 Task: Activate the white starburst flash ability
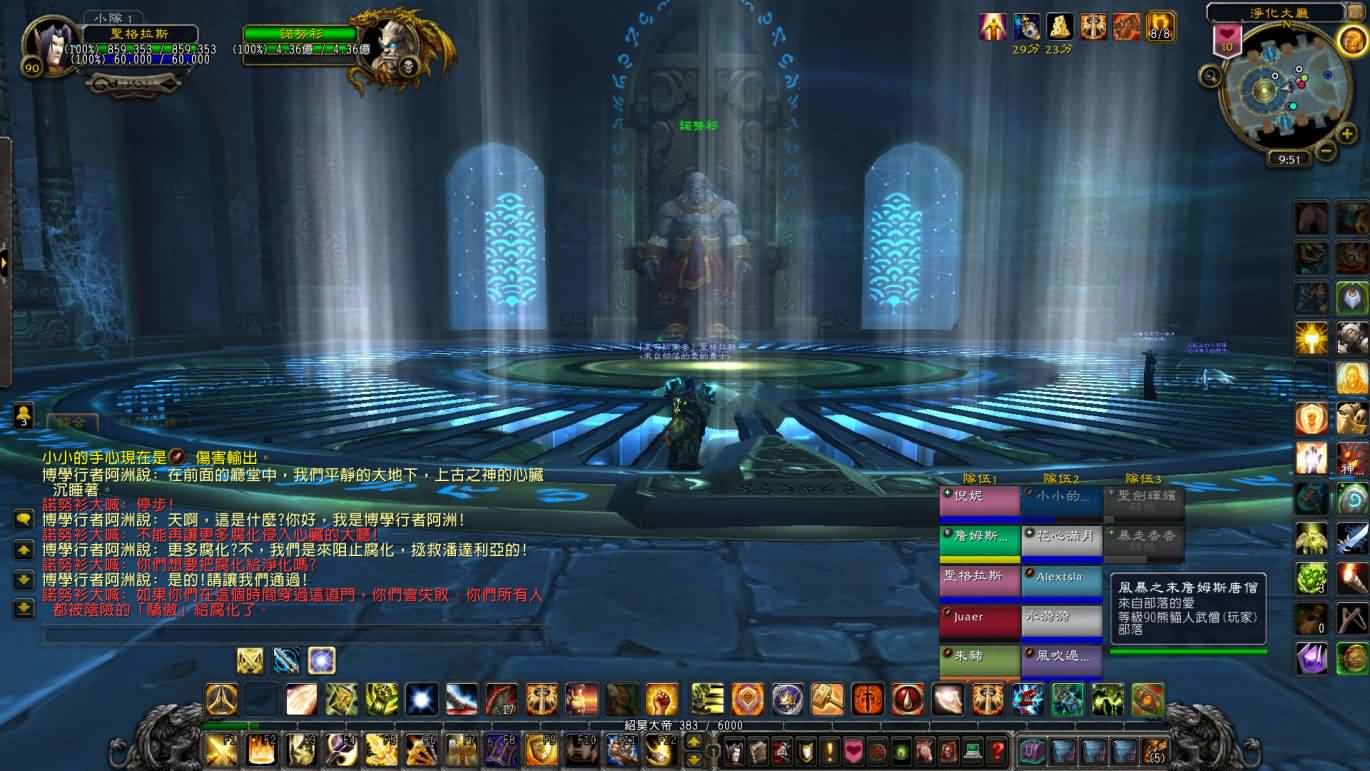pos(421,699)
